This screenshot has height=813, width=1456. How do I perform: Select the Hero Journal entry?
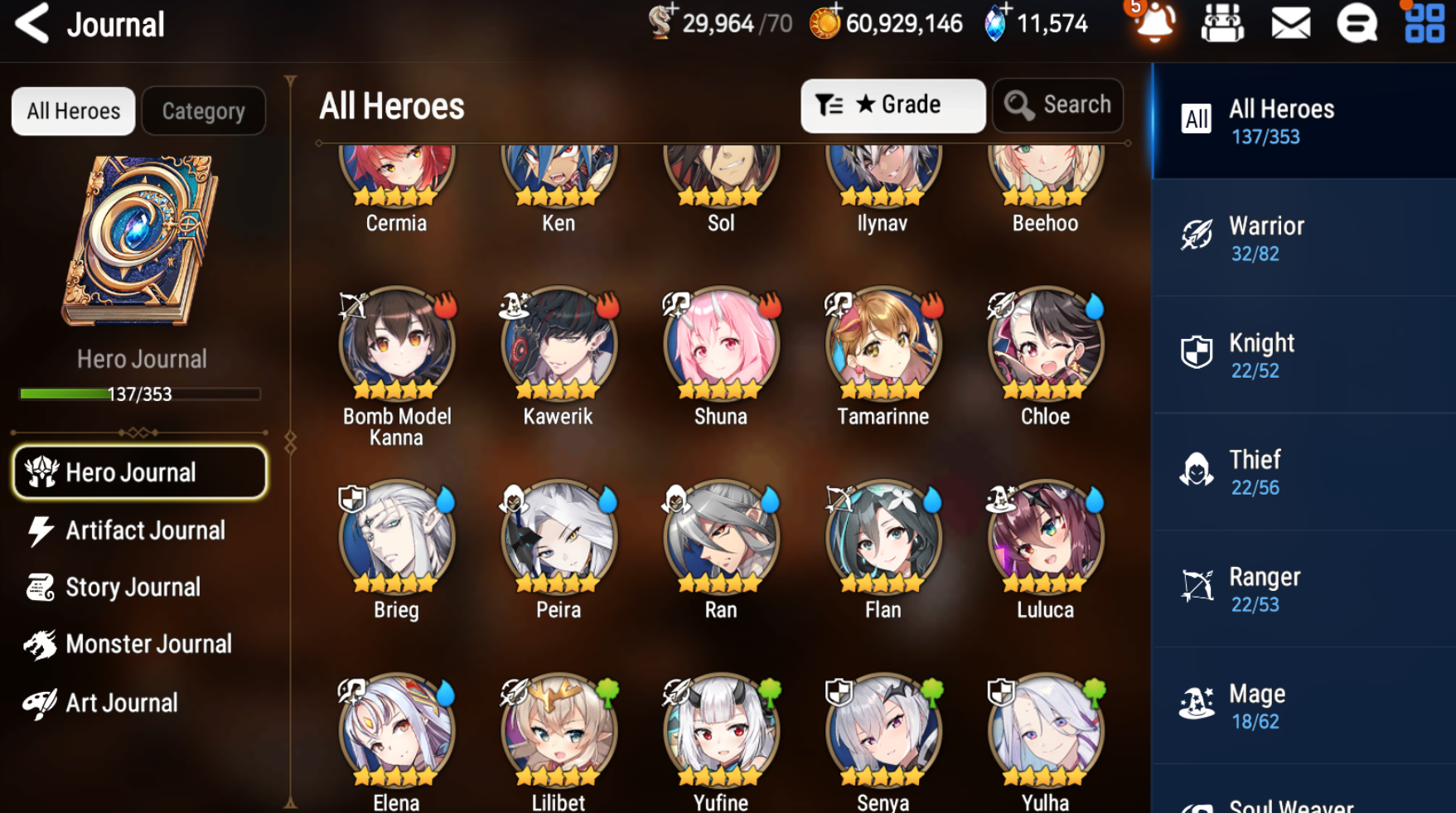coord(139,472)
